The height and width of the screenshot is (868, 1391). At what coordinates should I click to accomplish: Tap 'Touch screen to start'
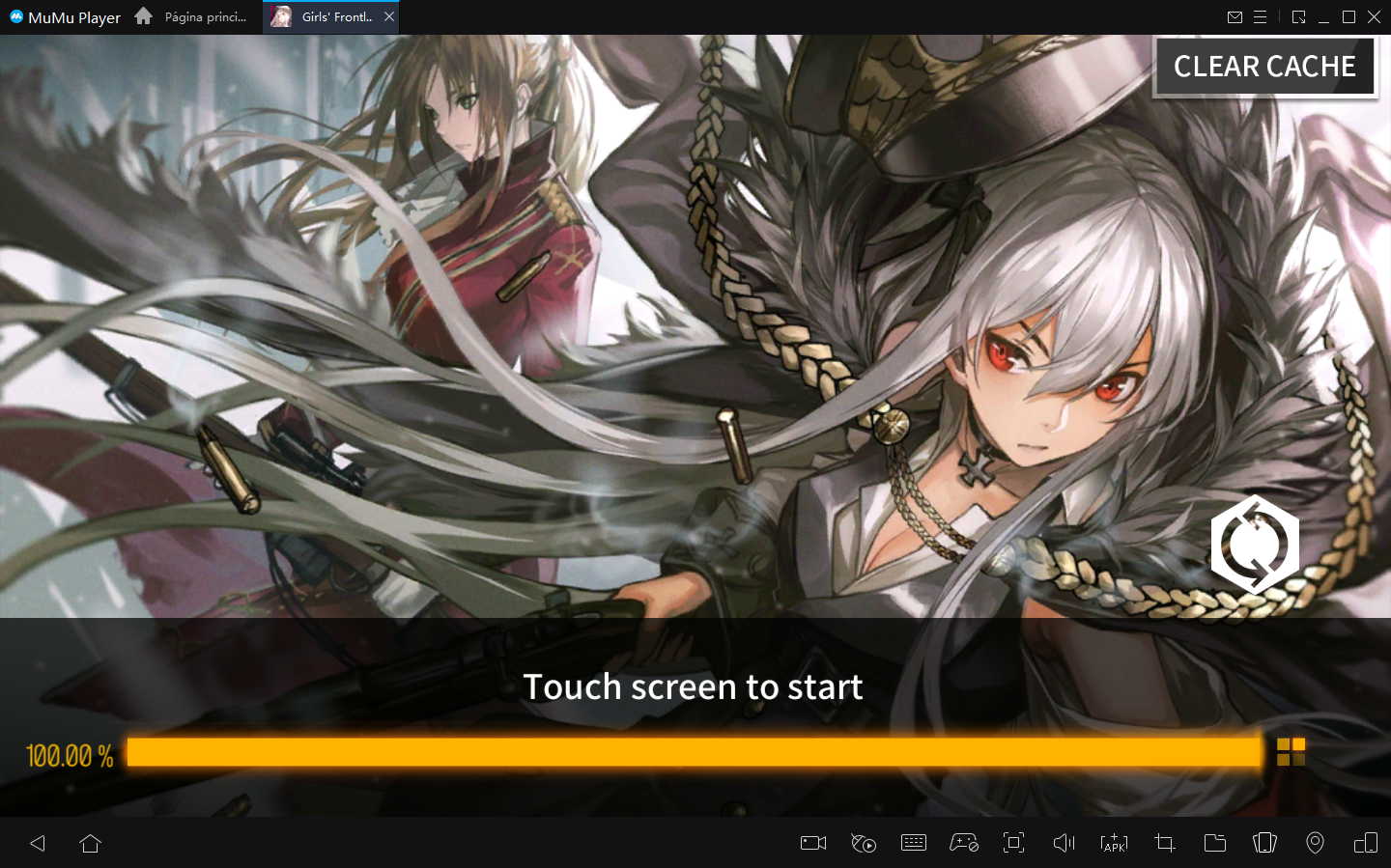[694, 686]
